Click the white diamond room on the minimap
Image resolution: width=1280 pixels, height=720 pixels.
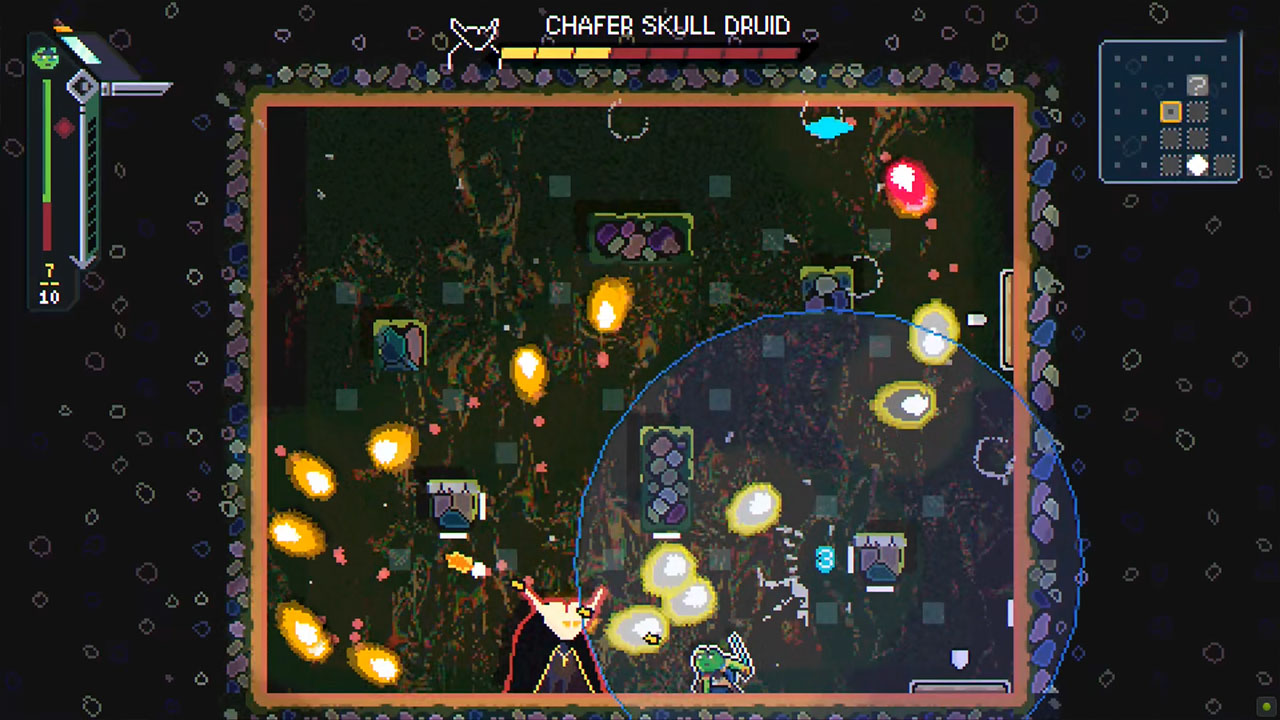click(x=1197, y=163)
